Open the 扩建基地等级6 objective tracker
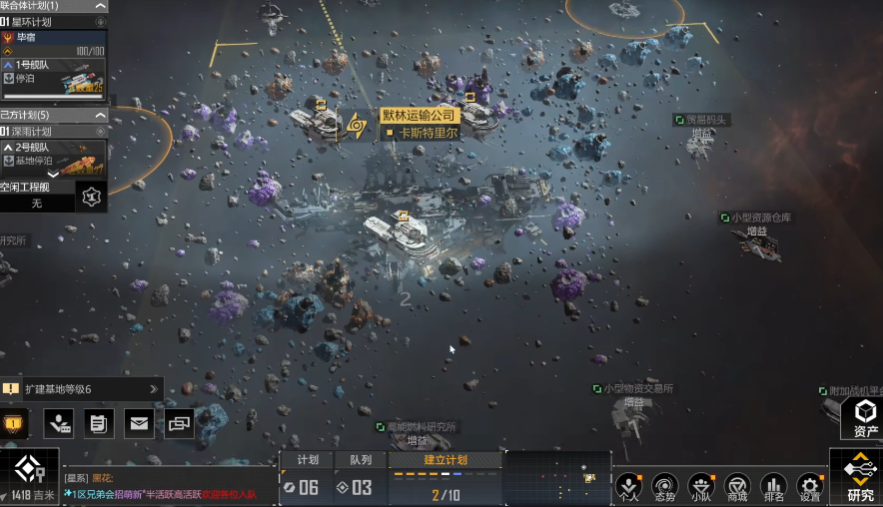Viewport: 883px width, 507px height. point(80,389)
